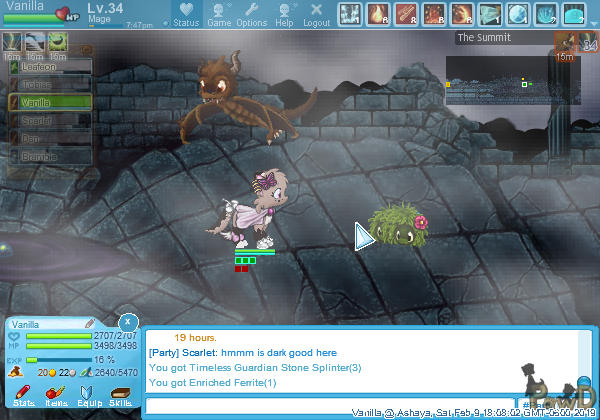Image resolution: width=600 pixels, height=420 pixels.
Task: Select the green leaf buff icon
Action: pos(57,41)
